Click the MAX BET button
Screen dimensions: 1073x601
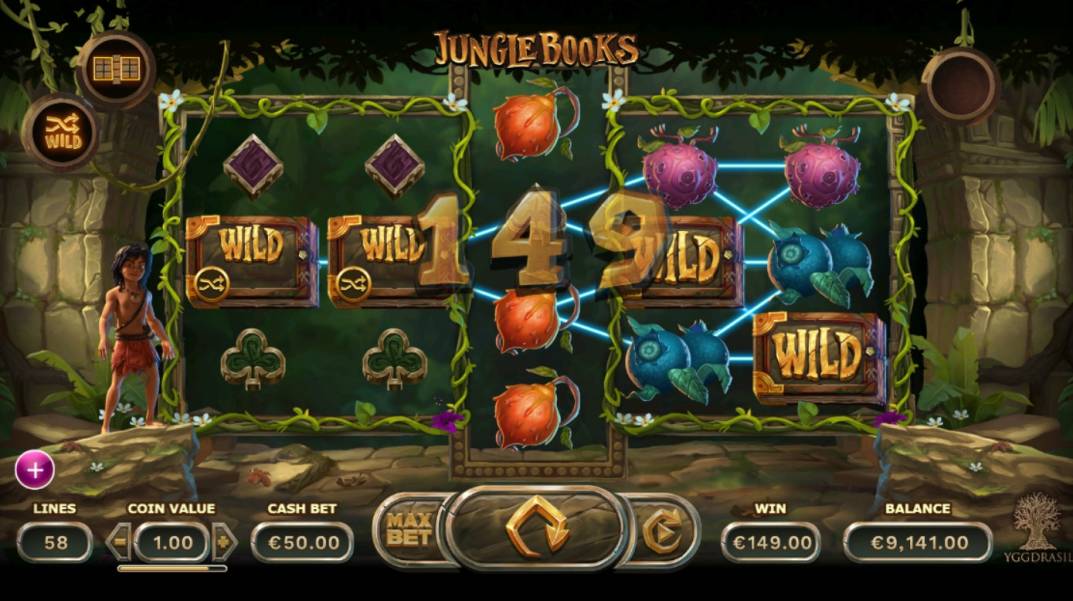[409, 527]
